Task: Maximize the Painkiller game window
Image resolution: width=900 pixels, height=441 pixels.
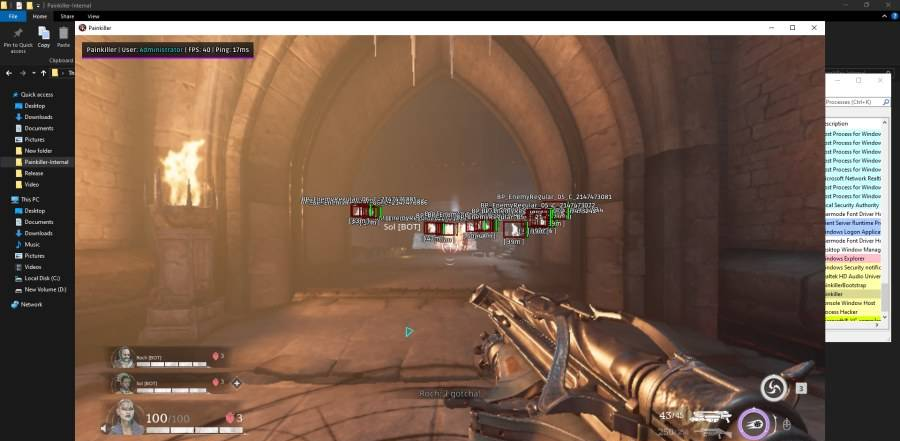Action: click(792, 28)
